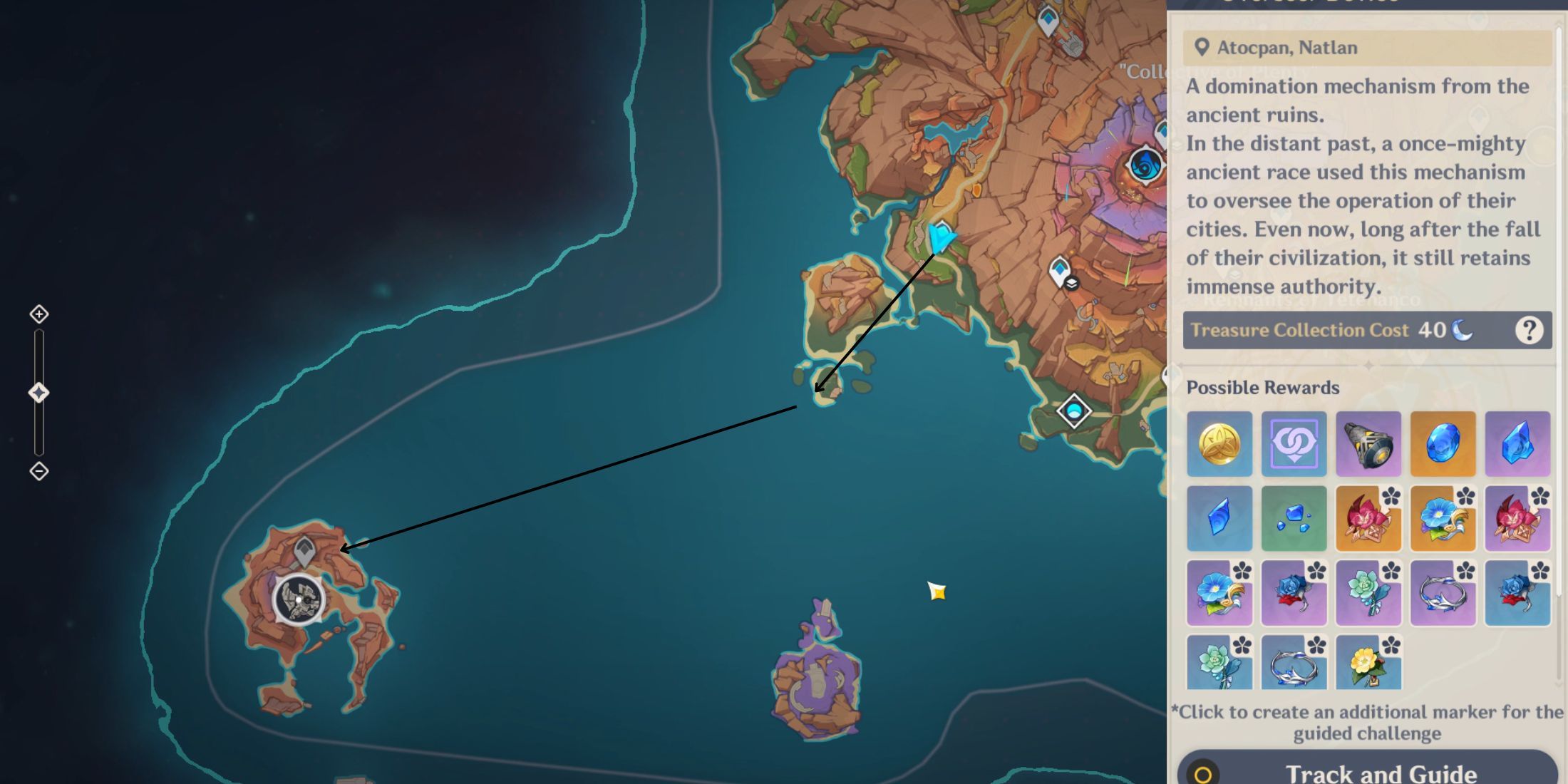Screen dimensions: 1568x784
Task: Select the silver ring reward in the third row
Action: [1443, 593]
